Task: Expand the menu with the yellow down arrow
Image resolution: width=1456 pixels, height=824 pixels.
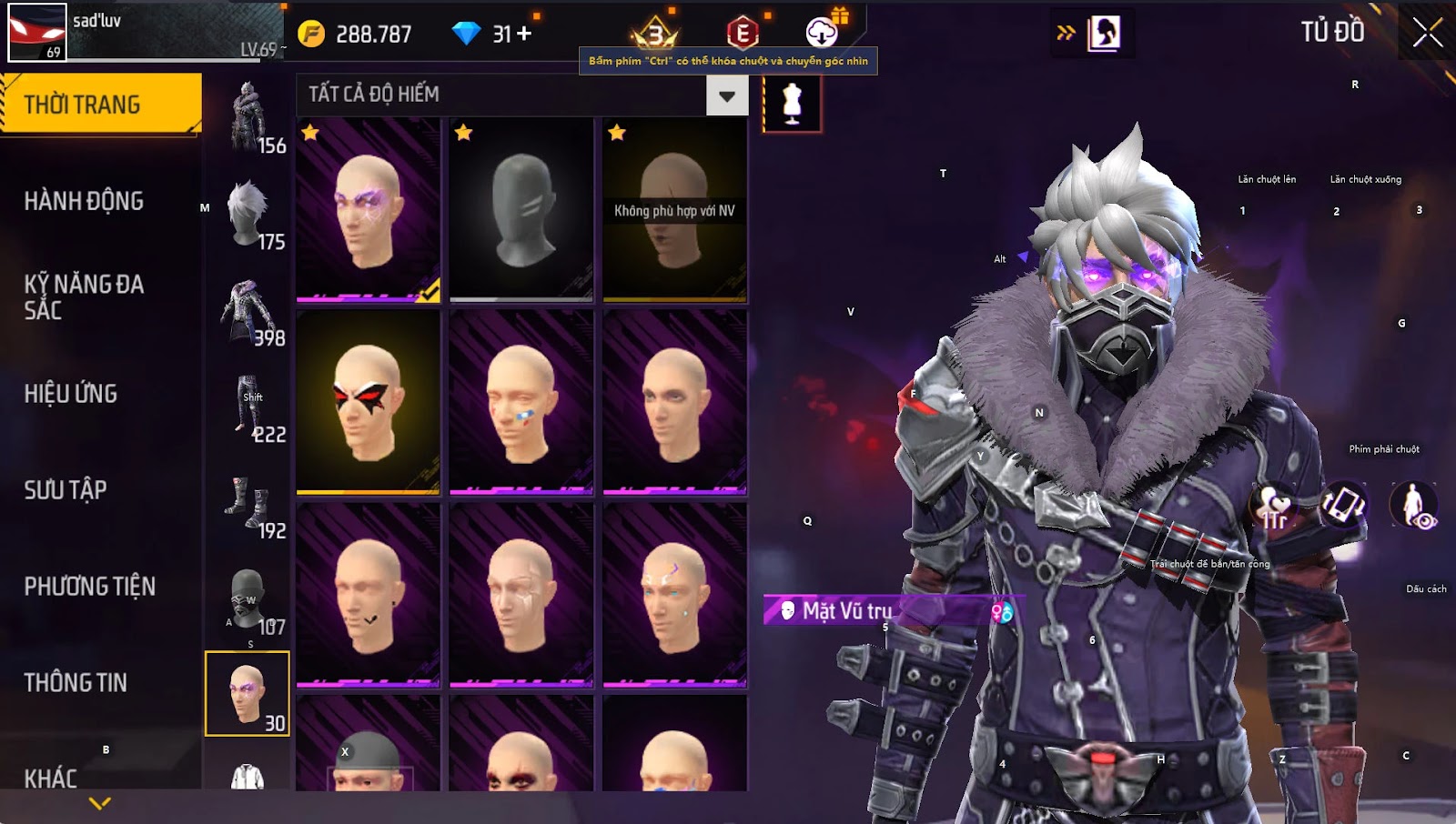Action: [x=100, y=803]
